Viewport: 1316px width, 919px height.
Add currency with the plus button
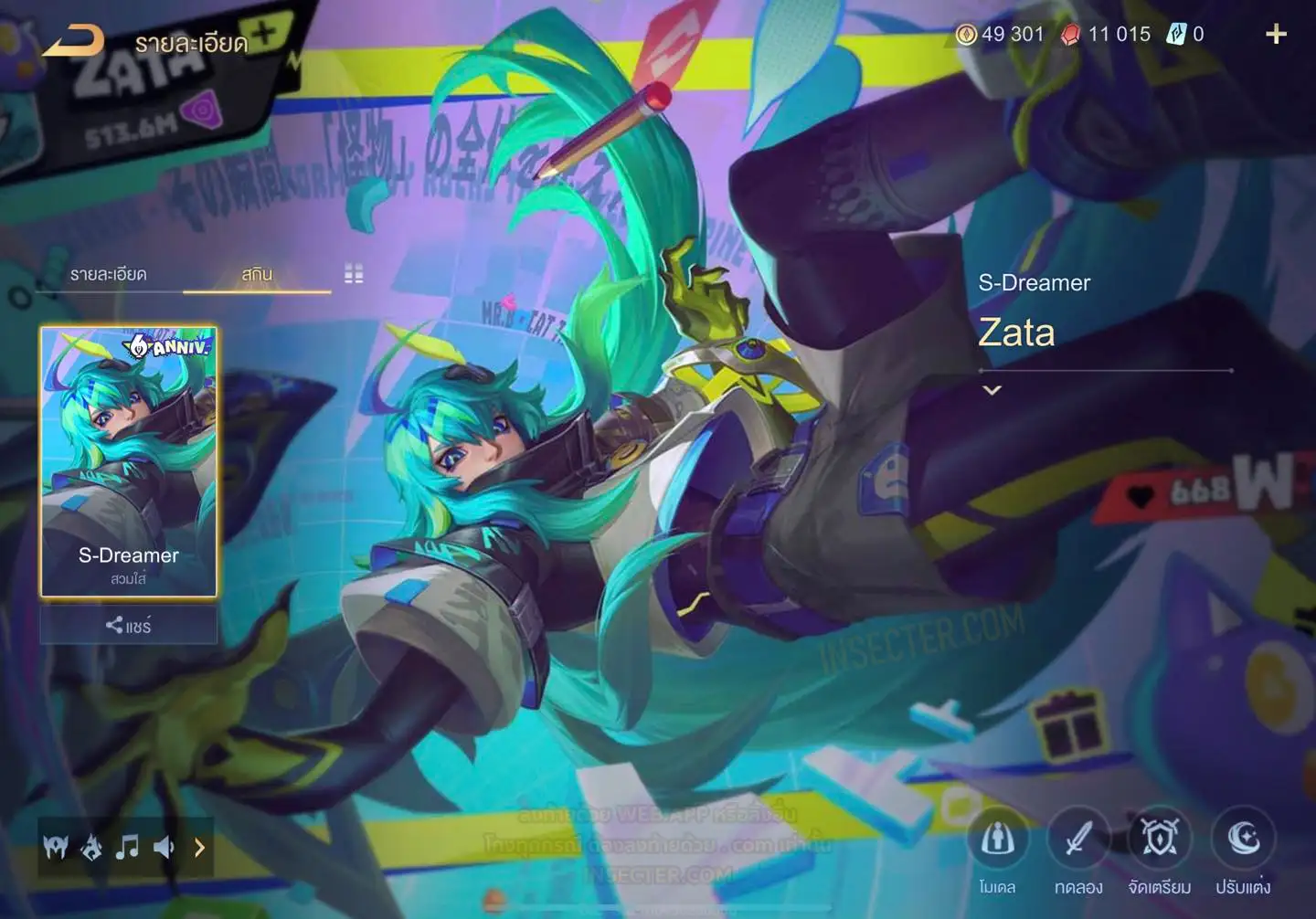(1276, 35)
